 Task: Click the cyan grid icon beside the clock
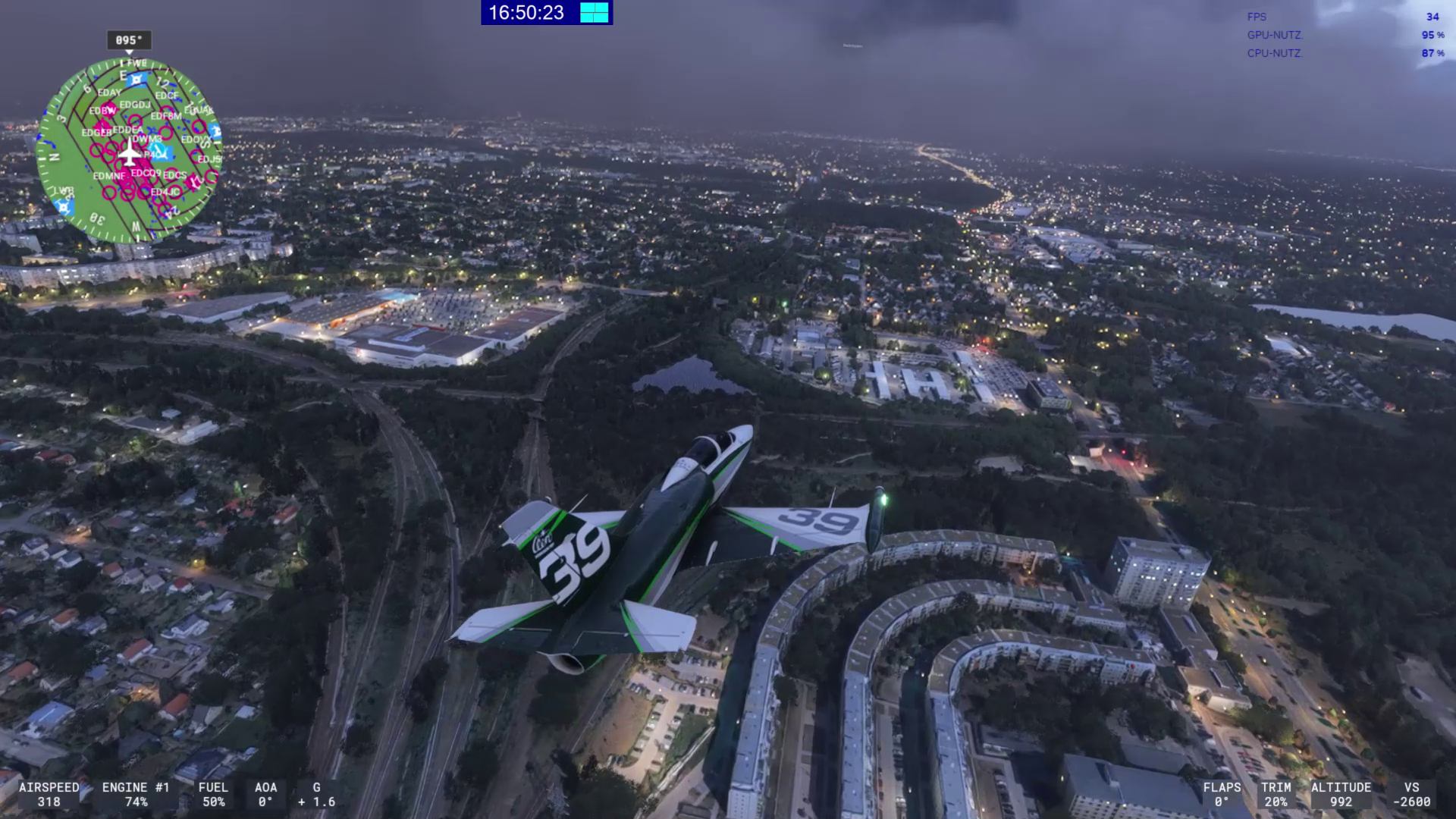[595, 13]
